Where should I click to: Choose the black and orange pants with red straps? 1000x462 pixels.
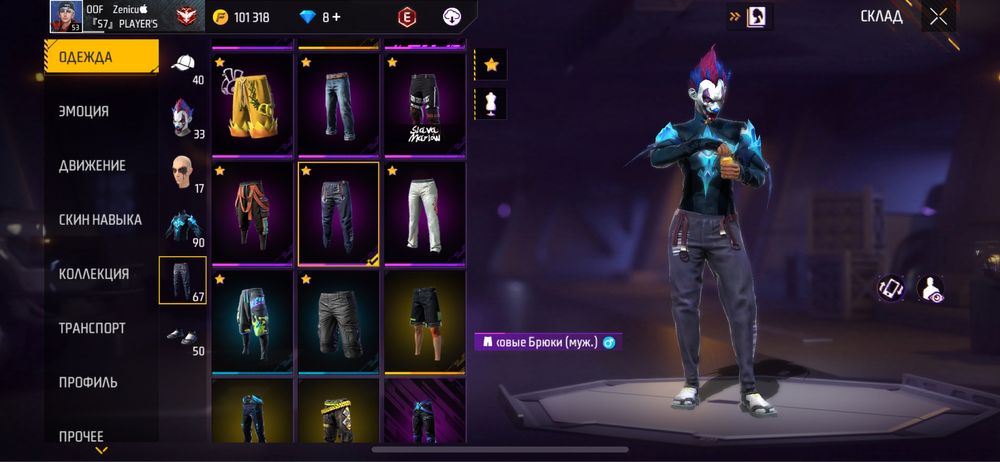(x=252, y=212)
